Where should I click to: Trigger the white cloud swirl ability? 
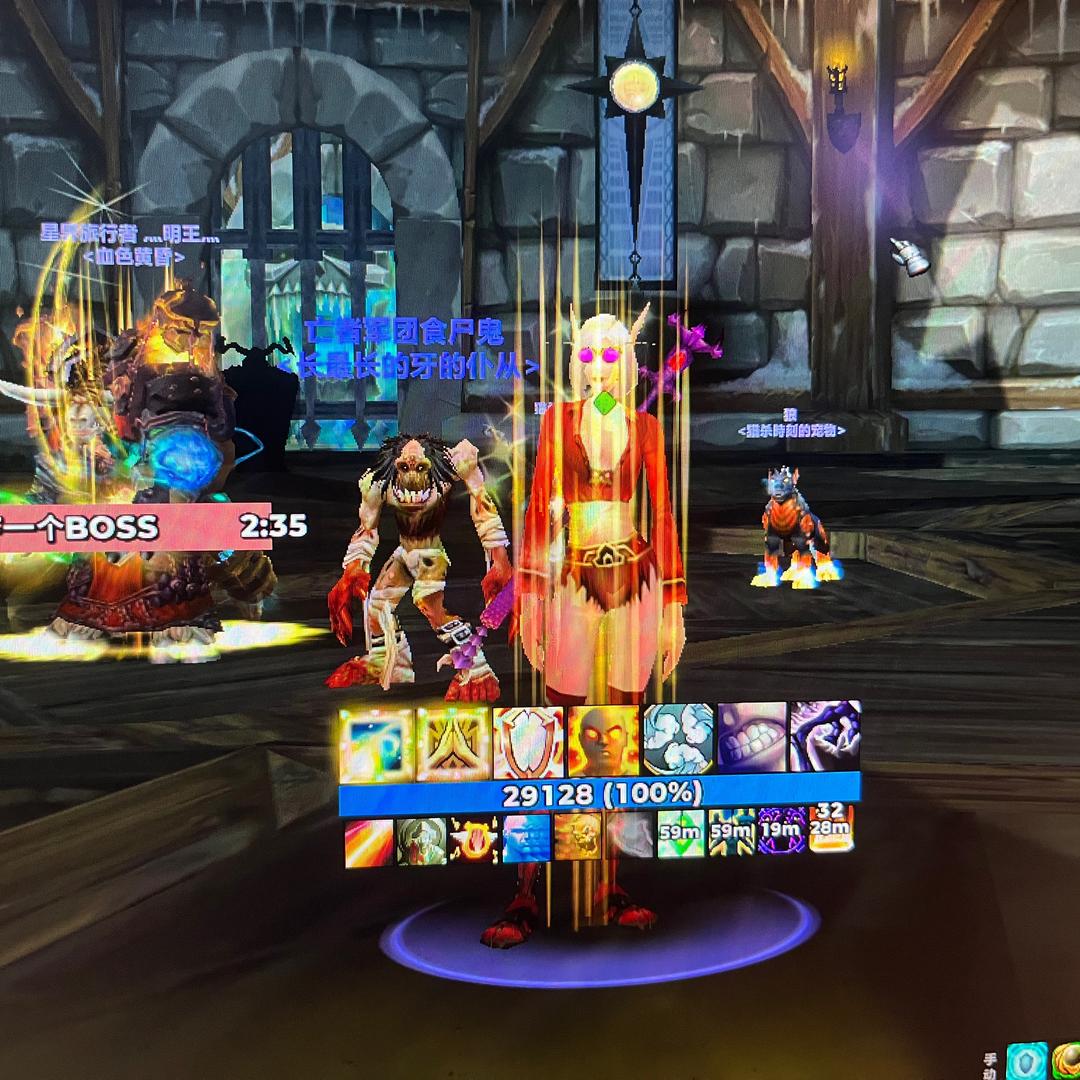[678, 739]
